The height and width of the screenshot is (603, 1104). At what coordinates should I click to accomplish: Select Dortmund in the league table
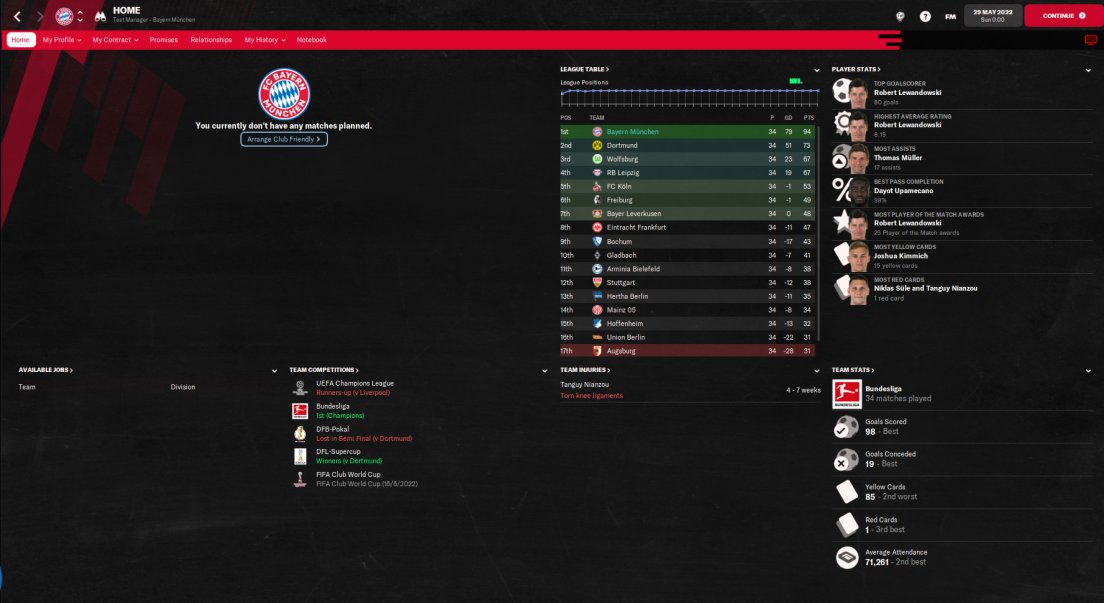pyautogui.click(x=622, y=145)
